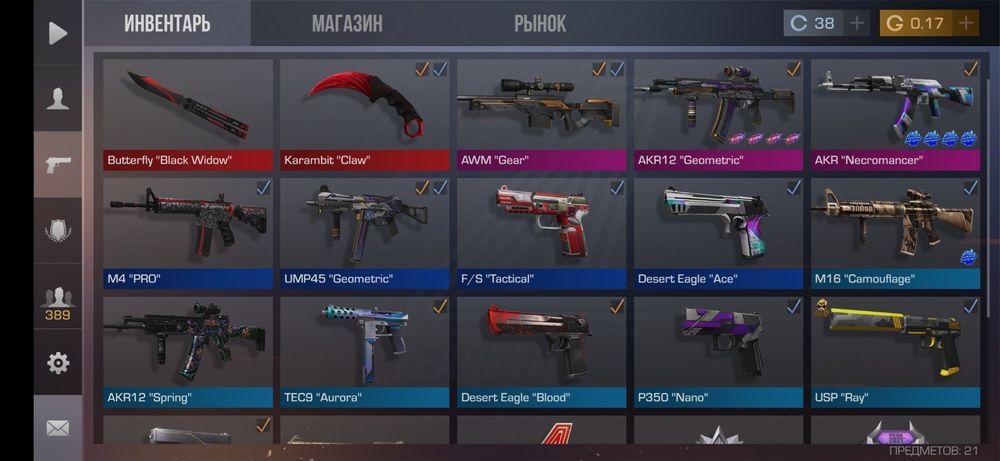Add silver currency with plus button
Image resolution: width=1000 pixels, height=461 pixels.
857,23
